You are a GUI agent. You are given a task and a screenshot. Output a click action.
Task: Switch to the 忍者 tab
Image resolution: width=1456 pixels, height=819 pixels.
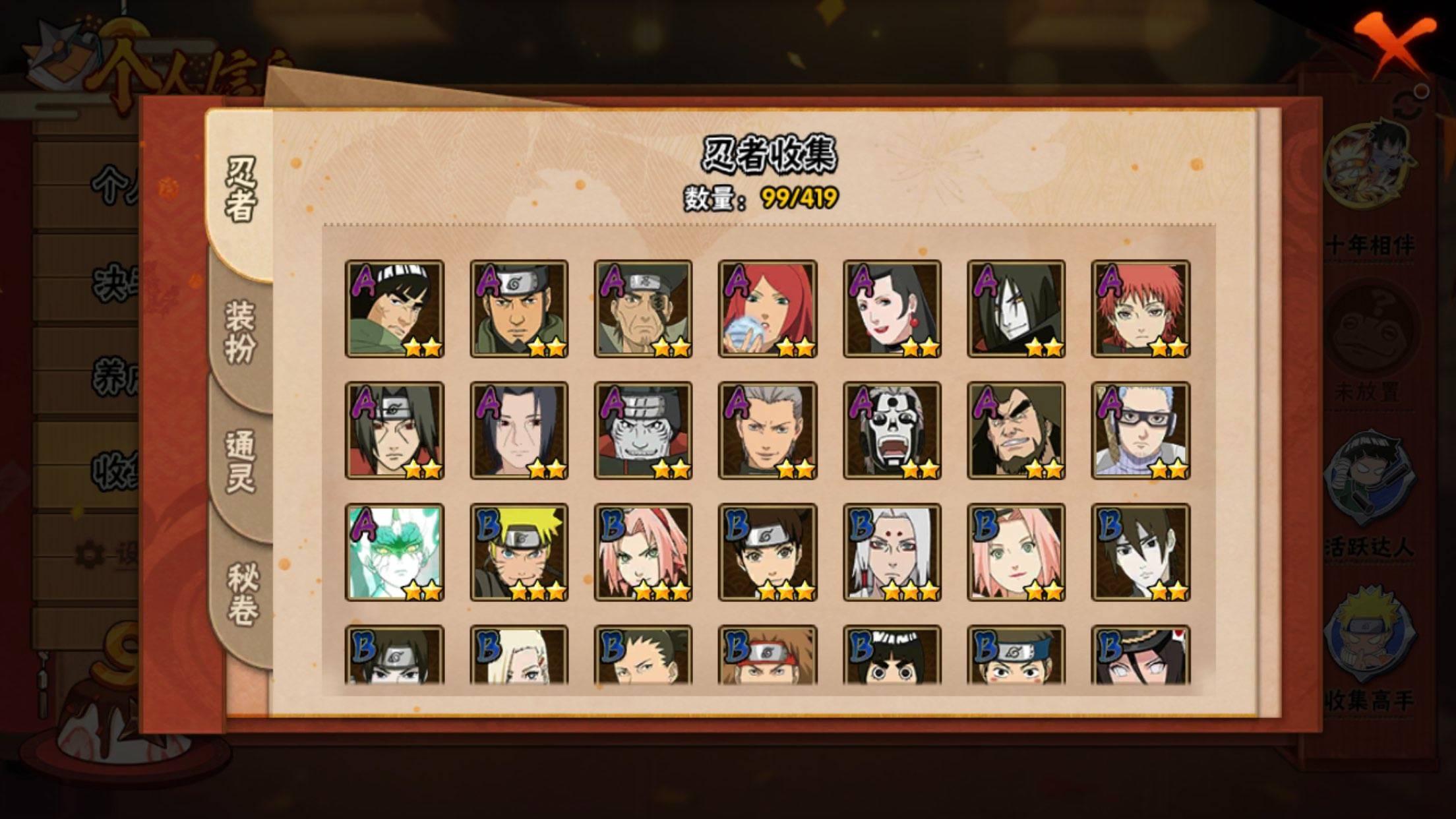coord(241,190)
